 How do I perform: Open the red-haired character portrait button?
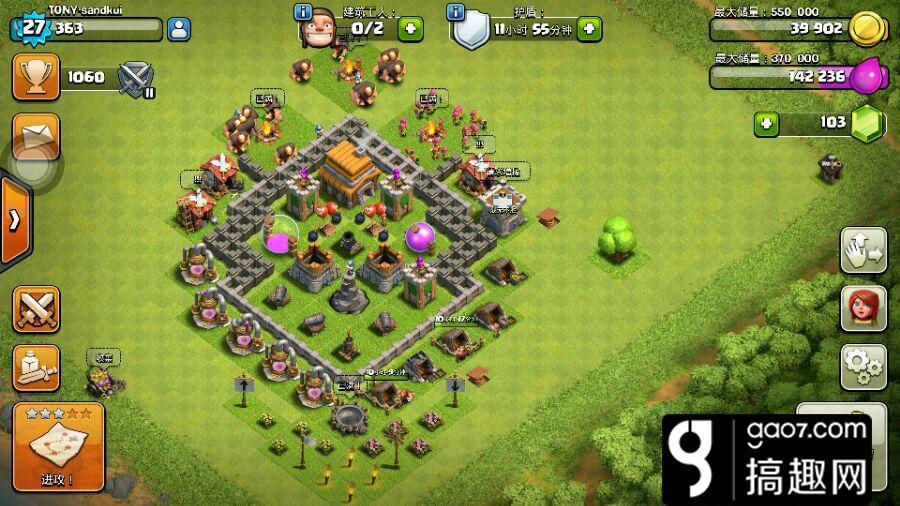coord(864,309)
